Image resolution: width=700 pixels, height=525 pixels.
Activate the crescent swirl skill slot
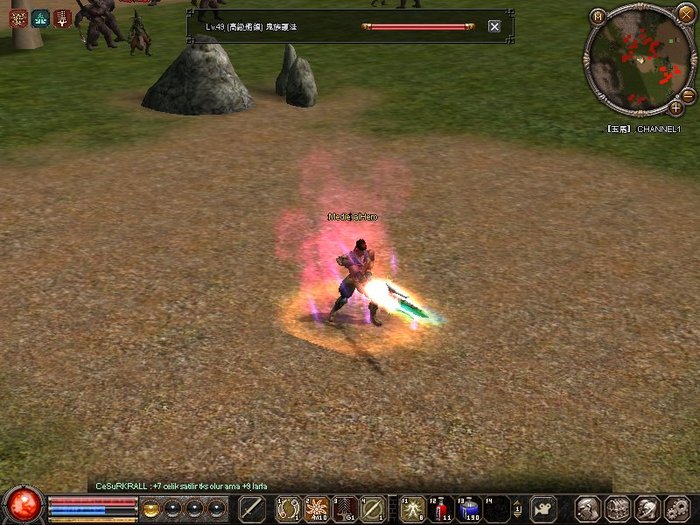289,508
